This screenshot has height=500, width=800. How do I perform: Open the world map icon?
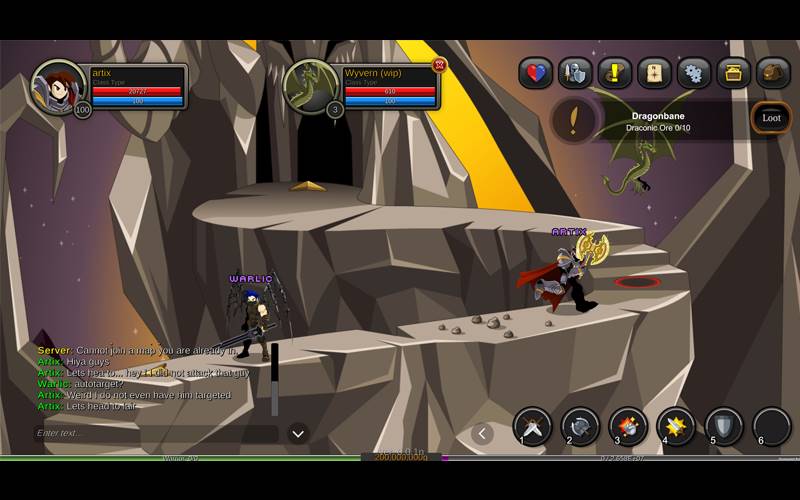coord(654,73)
